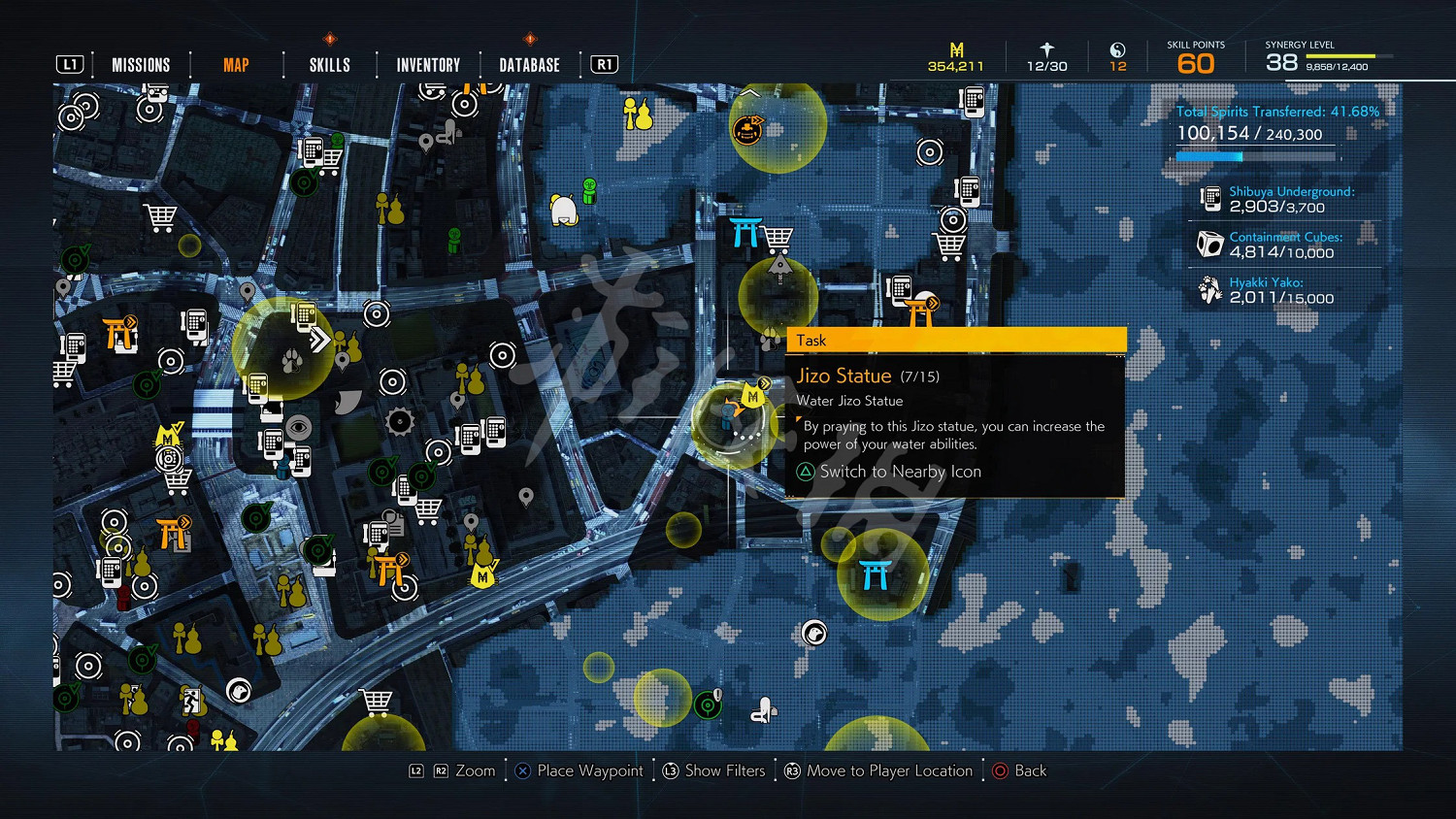Go to the Database tab
1456x819 pixels.
[529, 65]
